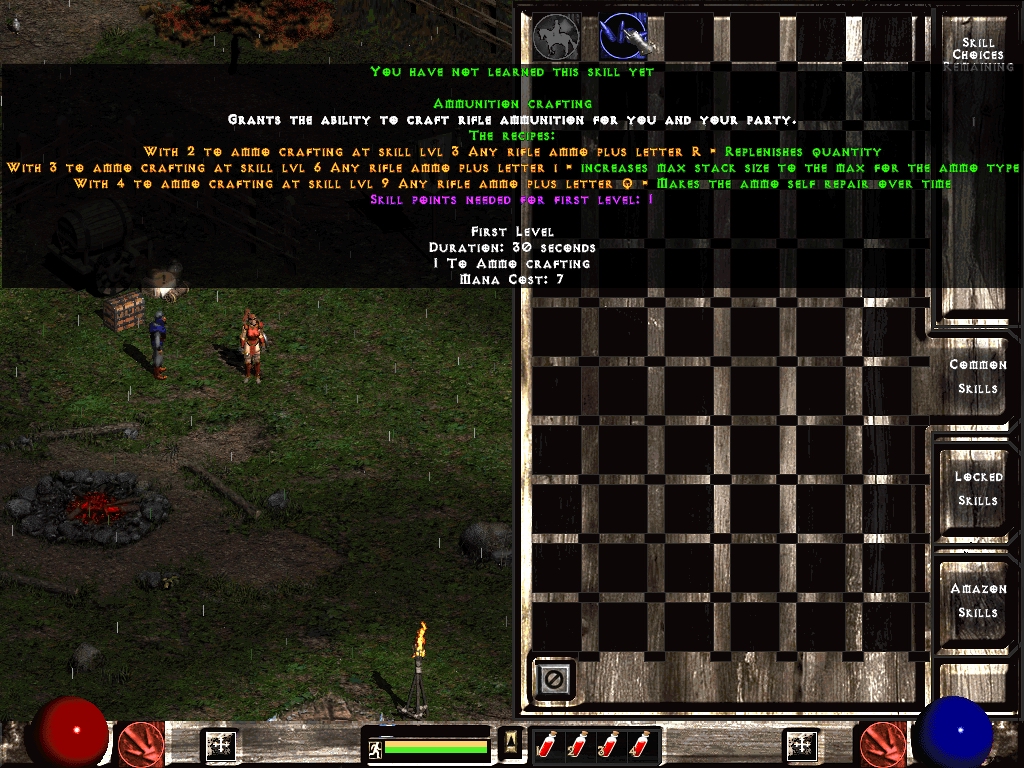
Task: Click the left mouse attack skill button
Action: [x=141, y=744]
